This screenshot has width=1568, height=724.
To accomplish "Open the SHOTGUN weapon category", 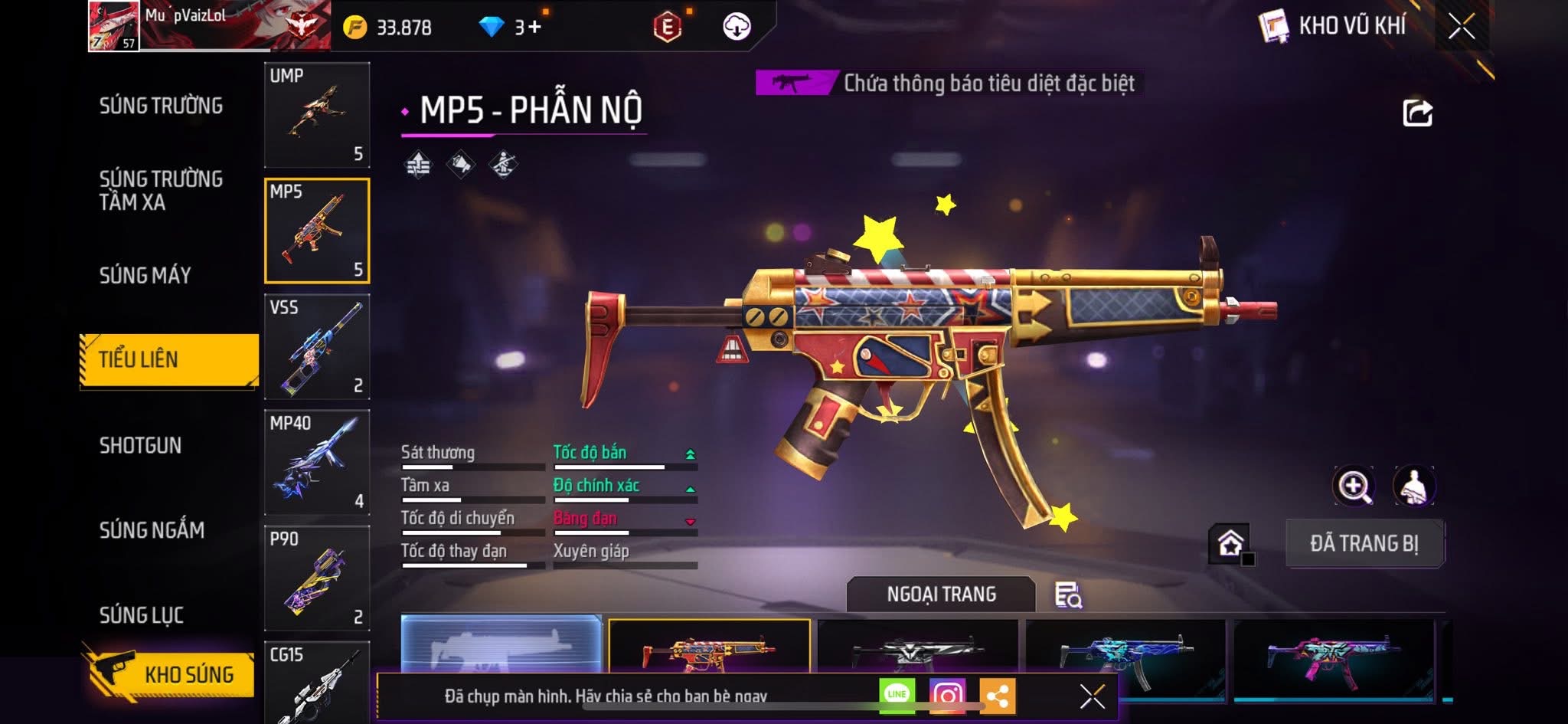I will tap(140, 445).
